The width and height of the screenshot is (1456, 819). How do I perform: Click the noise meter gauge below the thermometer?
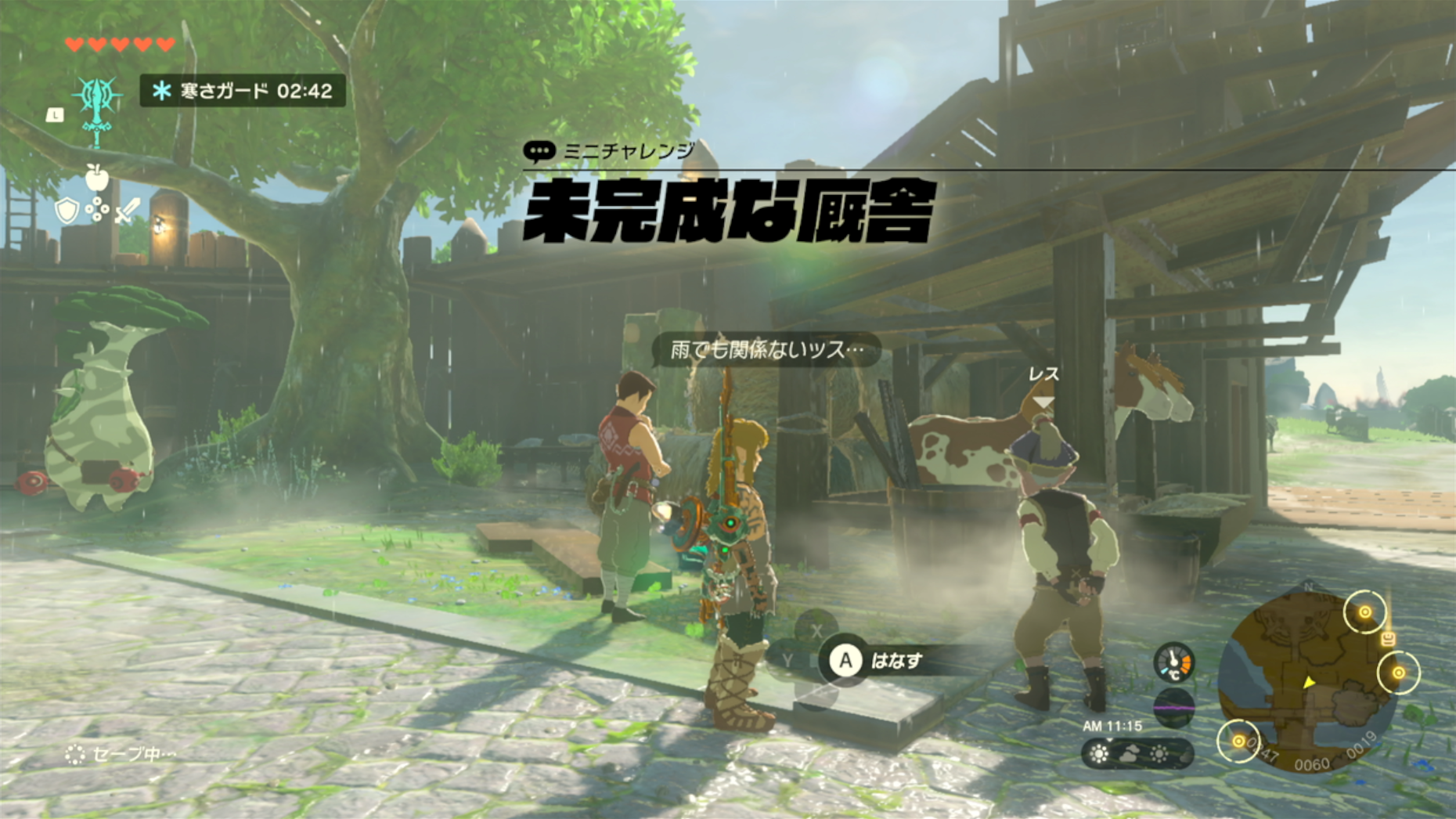(x=1174, y=707)
